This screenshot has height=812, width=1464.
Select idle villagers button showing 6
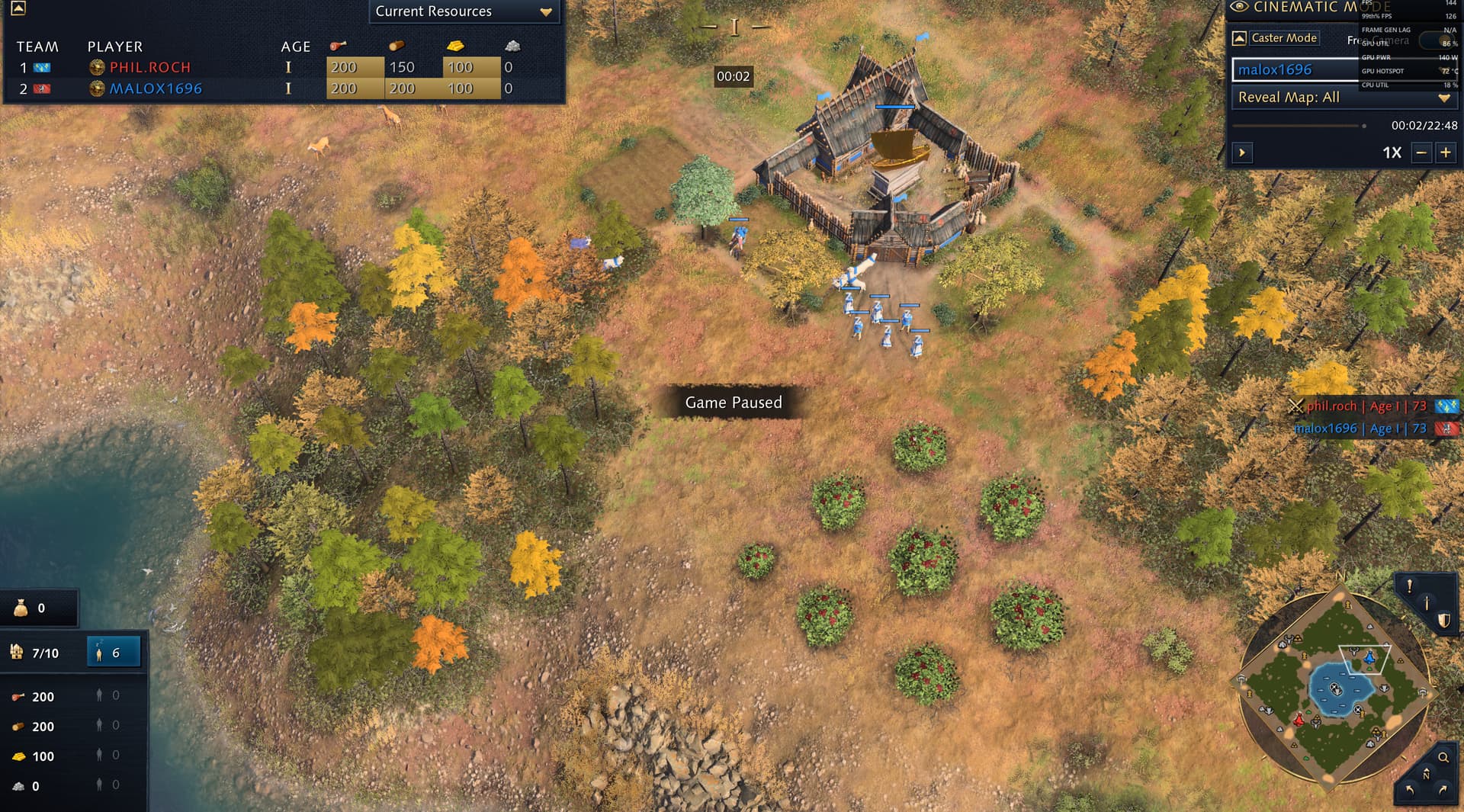(x=114, y=653)
